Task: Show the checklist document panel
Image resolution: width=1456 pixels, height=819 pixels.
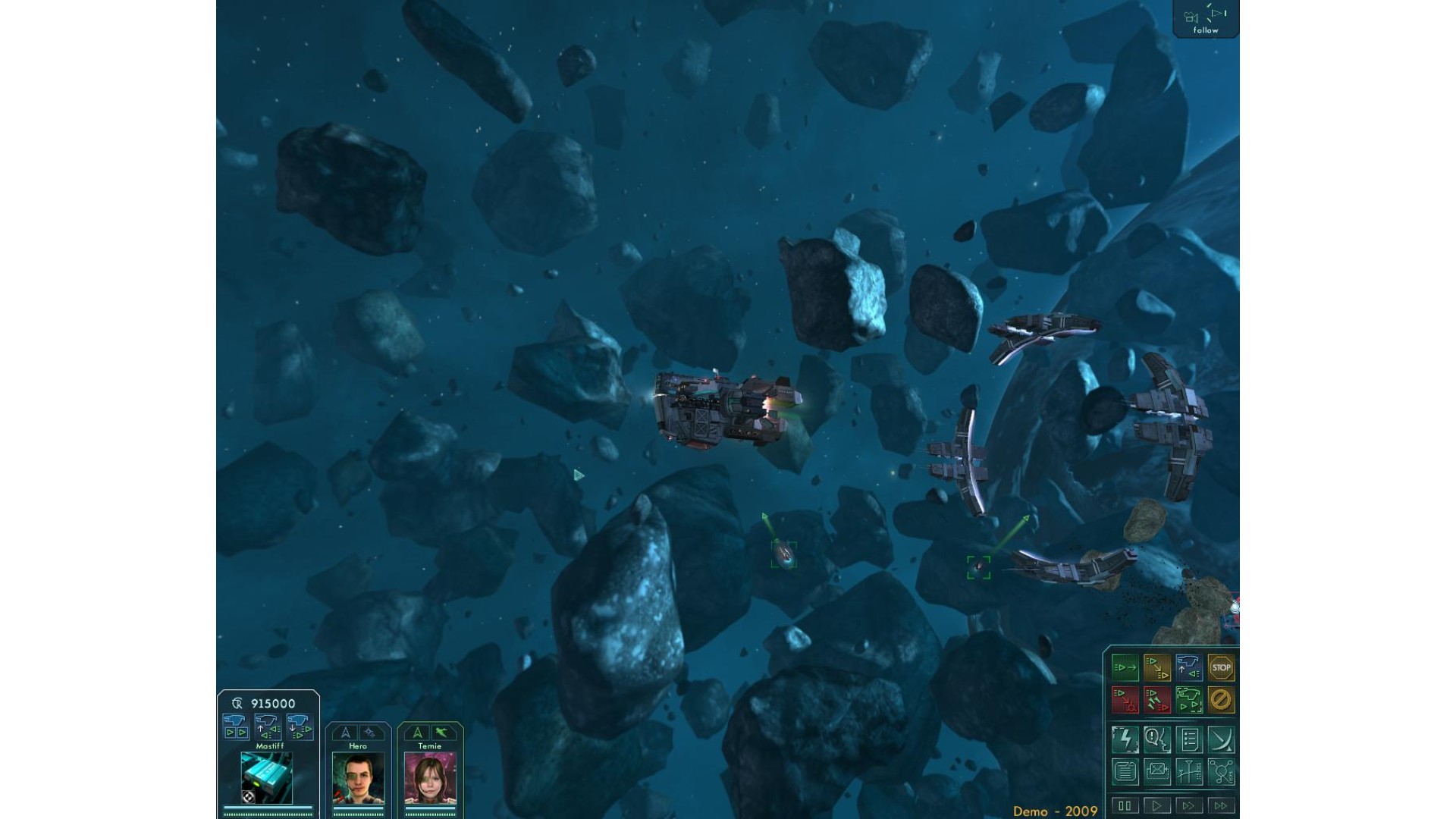Action: tap(1189, 739)
